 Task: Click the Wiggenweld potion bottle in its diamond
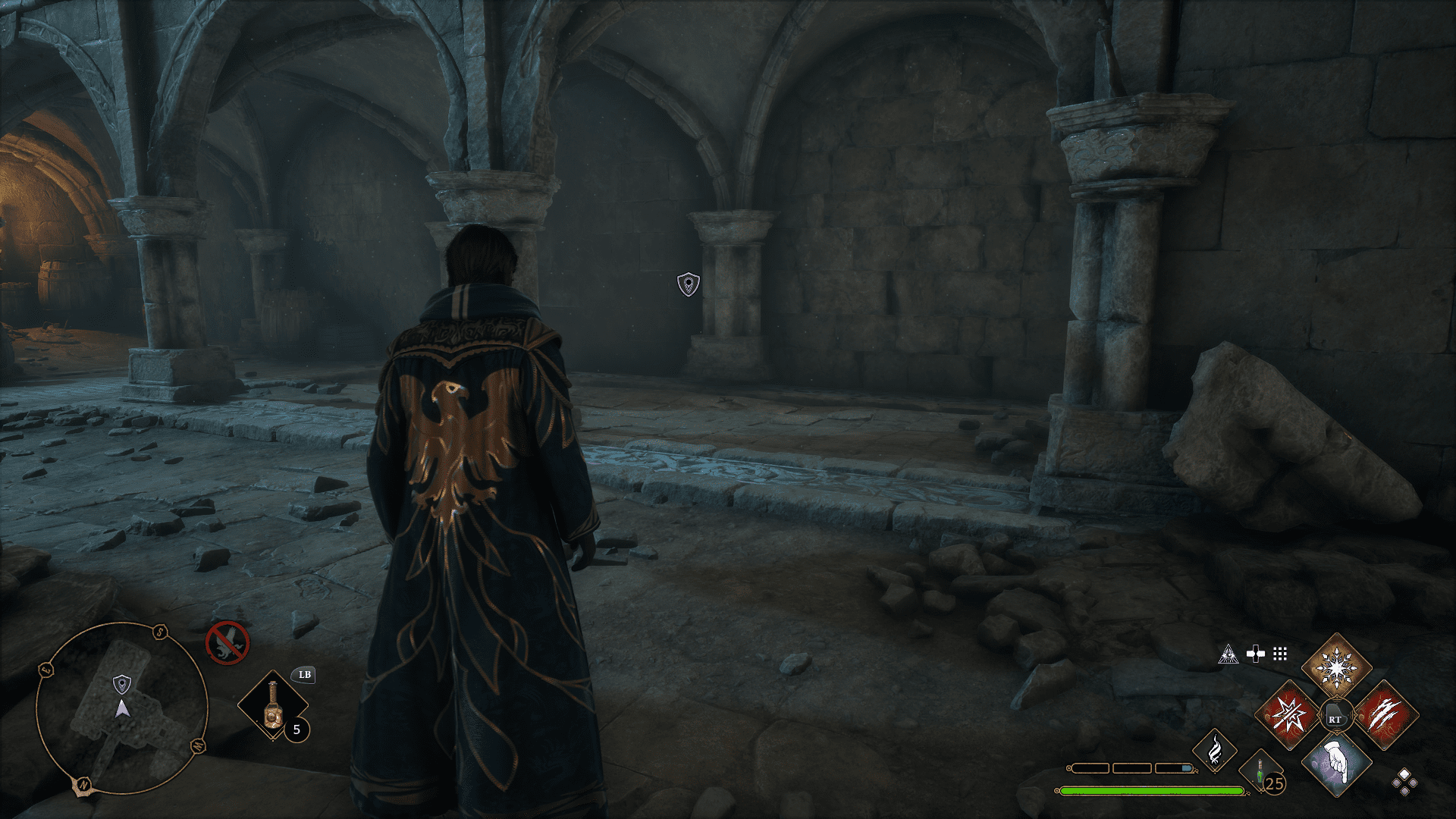pyautogui.click(x=273, y=706)
